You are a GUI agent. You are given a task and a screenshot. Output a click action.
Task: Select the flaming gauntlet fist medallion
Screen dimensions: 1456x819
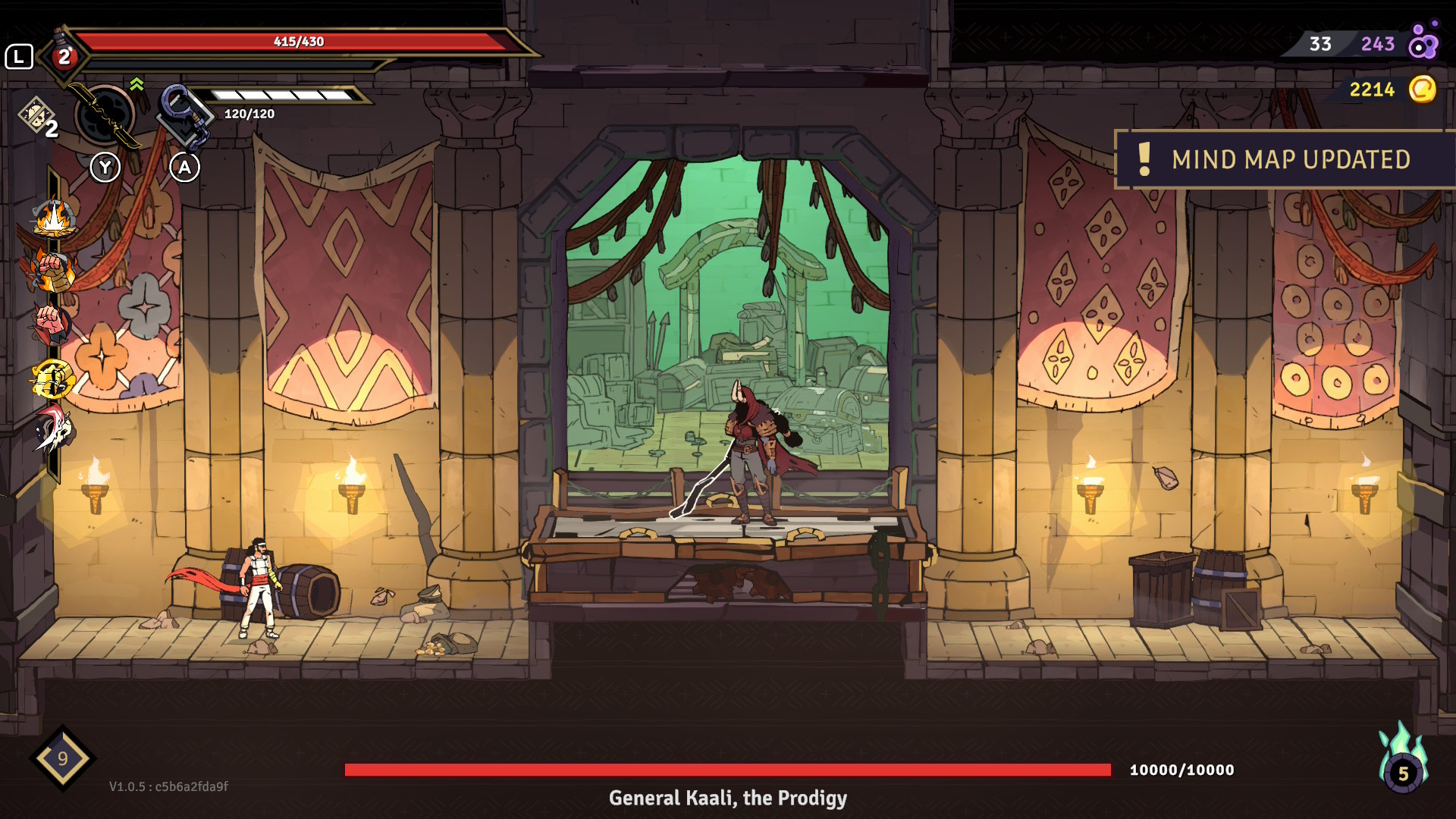pos(52,271)
